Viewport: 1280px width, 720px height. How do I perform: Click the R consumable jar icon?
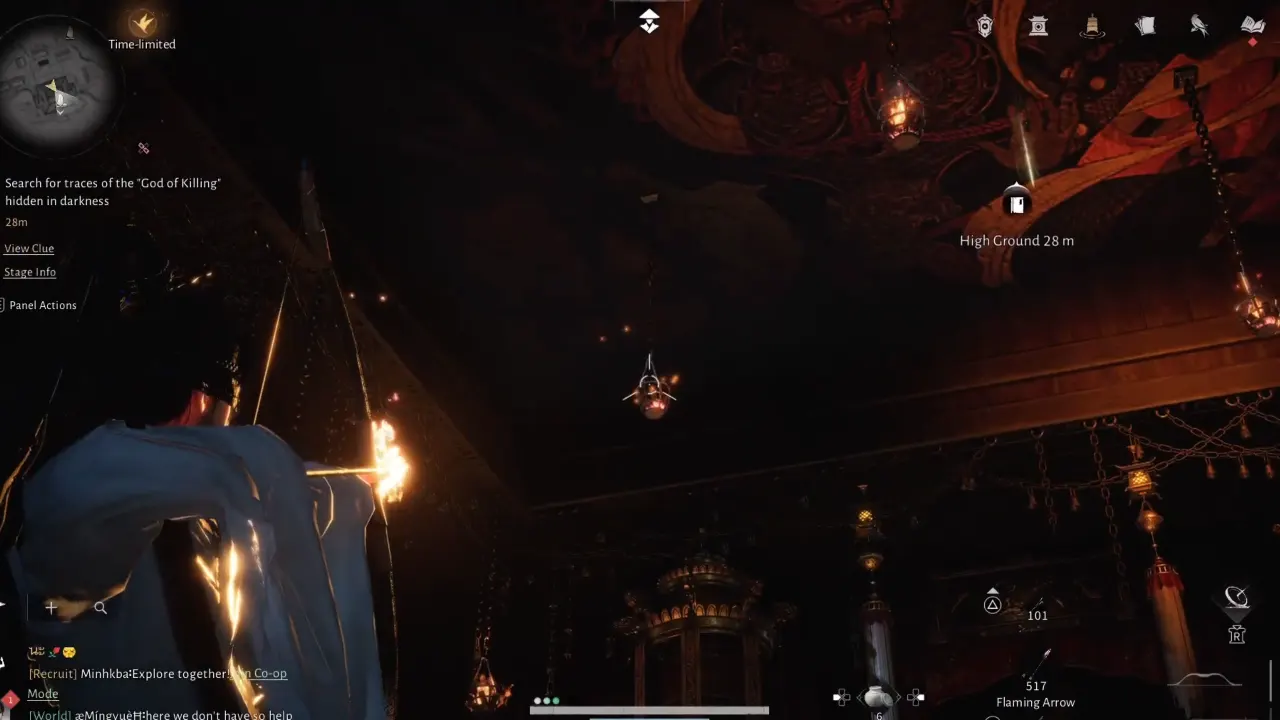(x=1237, y=634)
